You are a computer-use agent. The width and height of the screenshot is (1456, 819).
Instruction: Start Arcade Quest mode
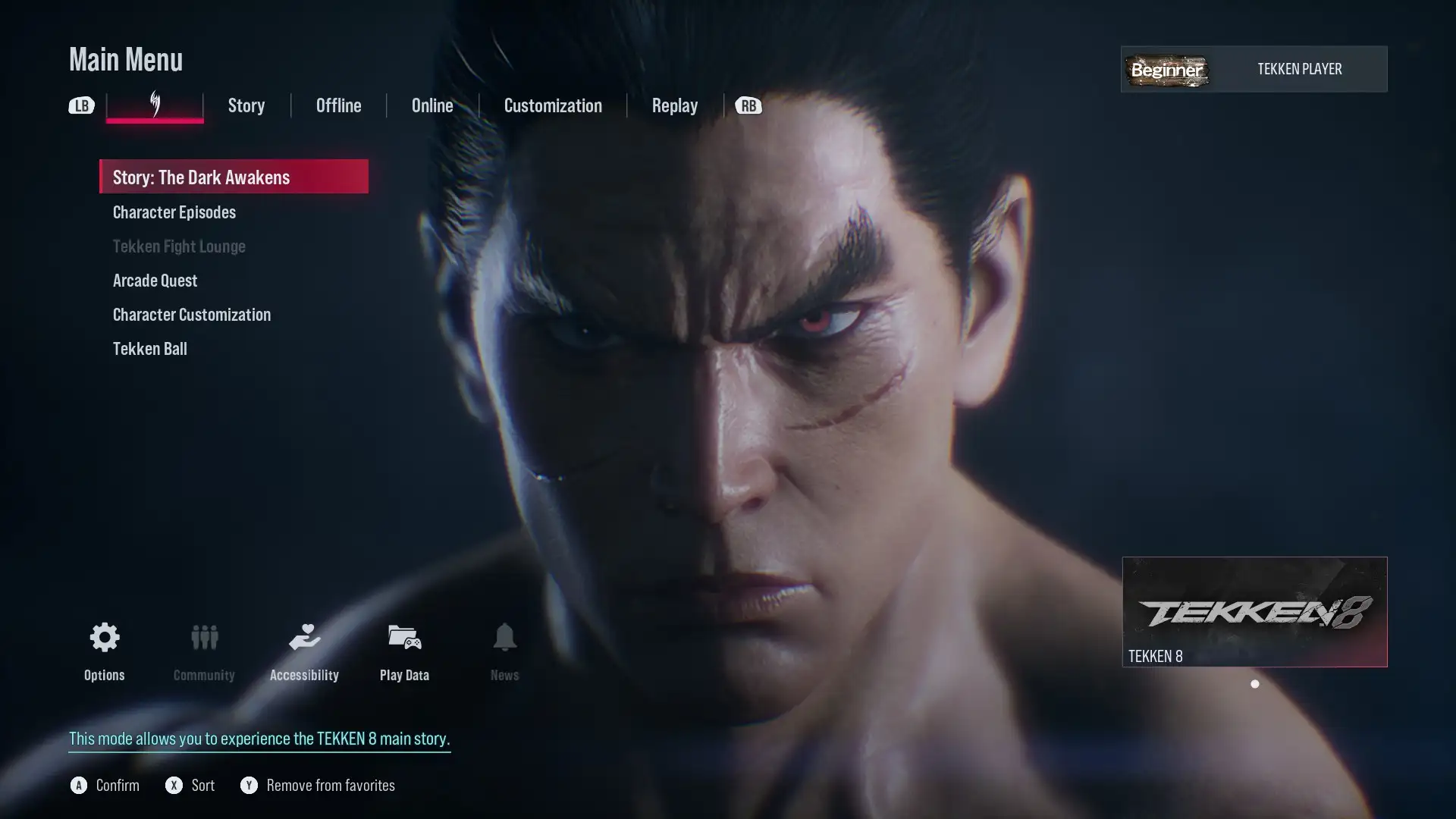tap(155, 281)
